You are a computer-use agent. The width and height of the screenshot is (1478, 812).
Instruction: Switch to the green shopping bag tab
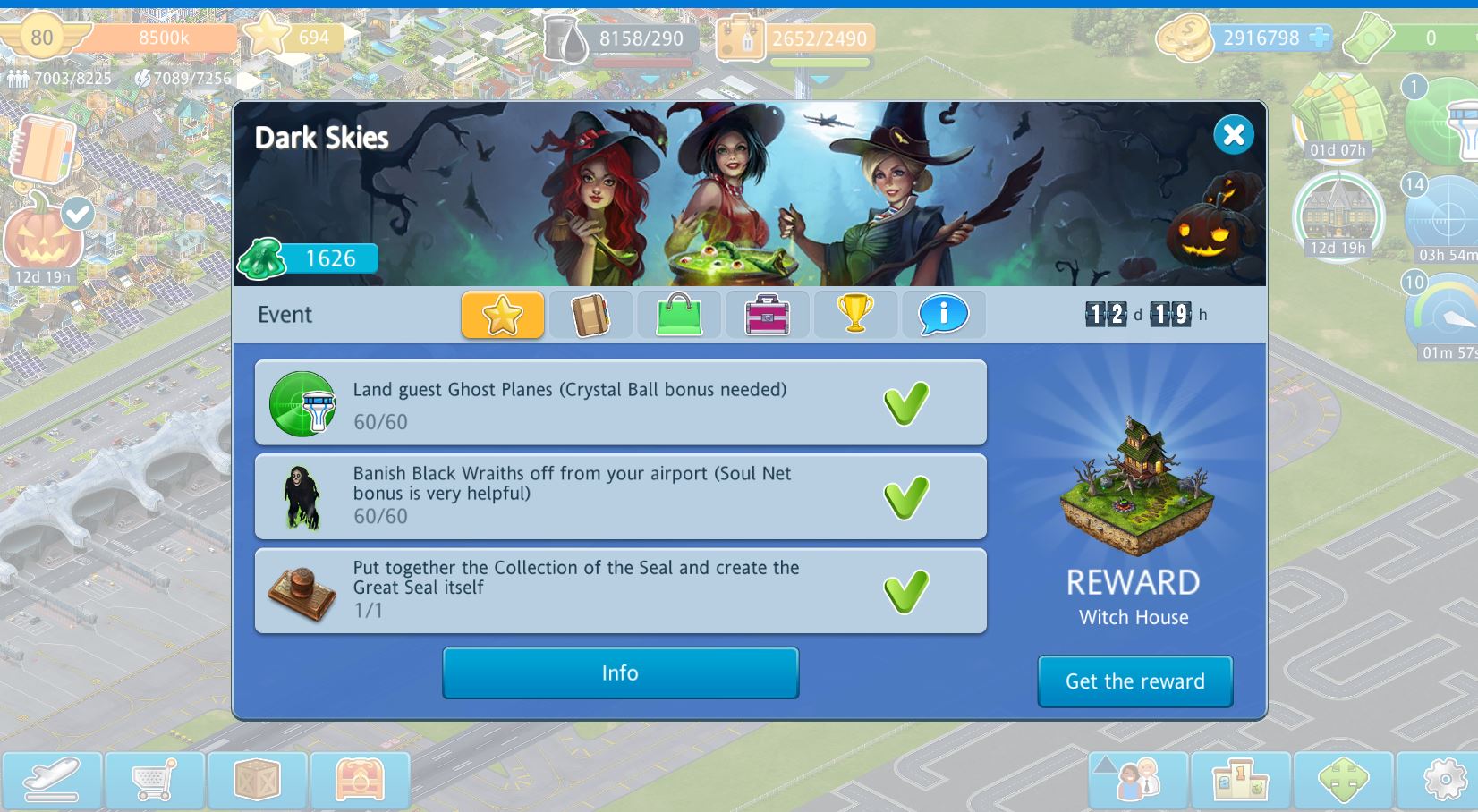coord(678,315)
